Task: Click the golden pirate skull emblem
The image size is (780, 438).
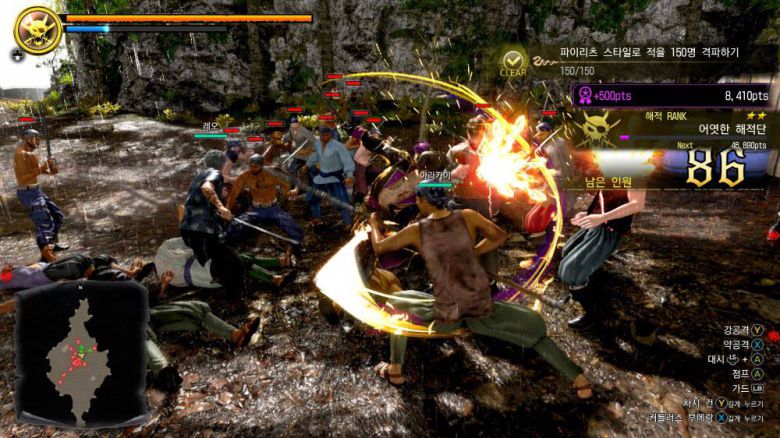Action: [37, 29]
